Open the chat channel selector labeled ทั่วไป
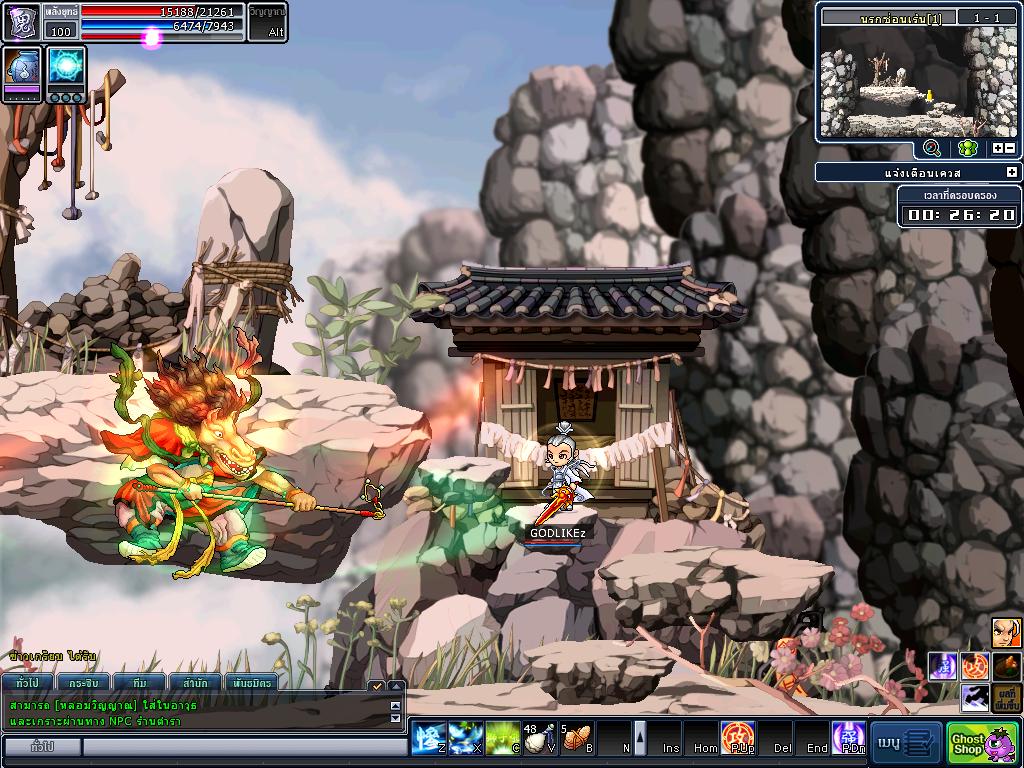Image resolution: width=1024 pixels, height=768 pixels. pos(42,747)
